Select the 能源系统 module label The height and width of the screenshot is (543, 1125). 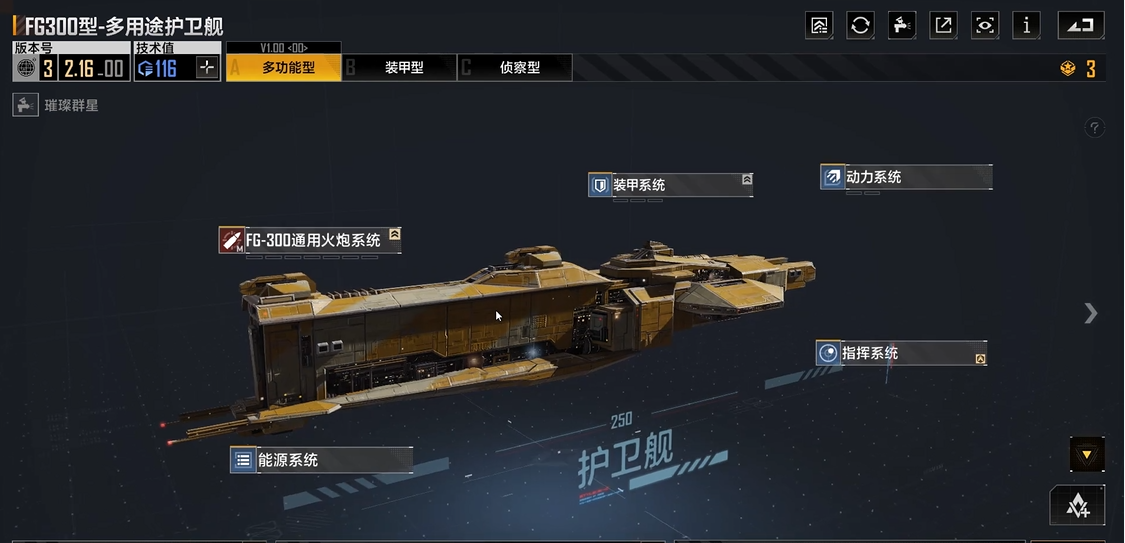[320, 460]
